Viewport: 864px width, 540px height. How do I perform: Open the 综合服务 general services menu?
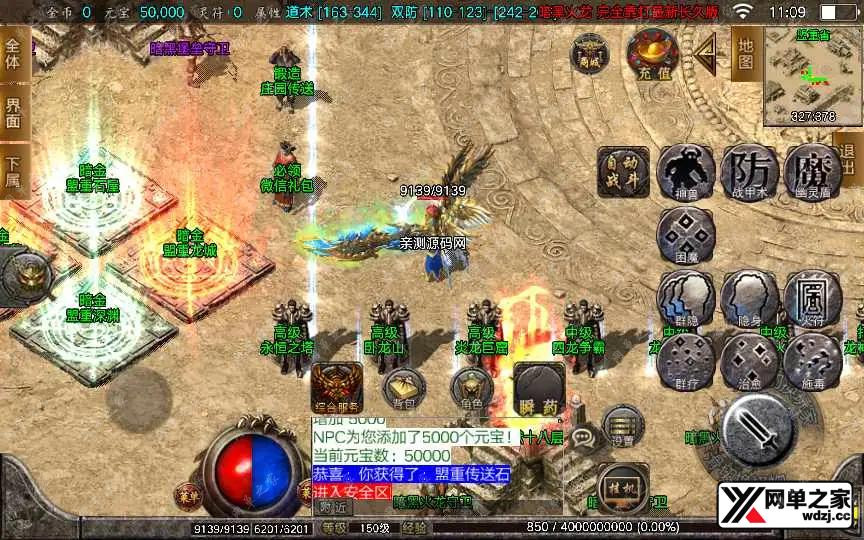point(336,387)
